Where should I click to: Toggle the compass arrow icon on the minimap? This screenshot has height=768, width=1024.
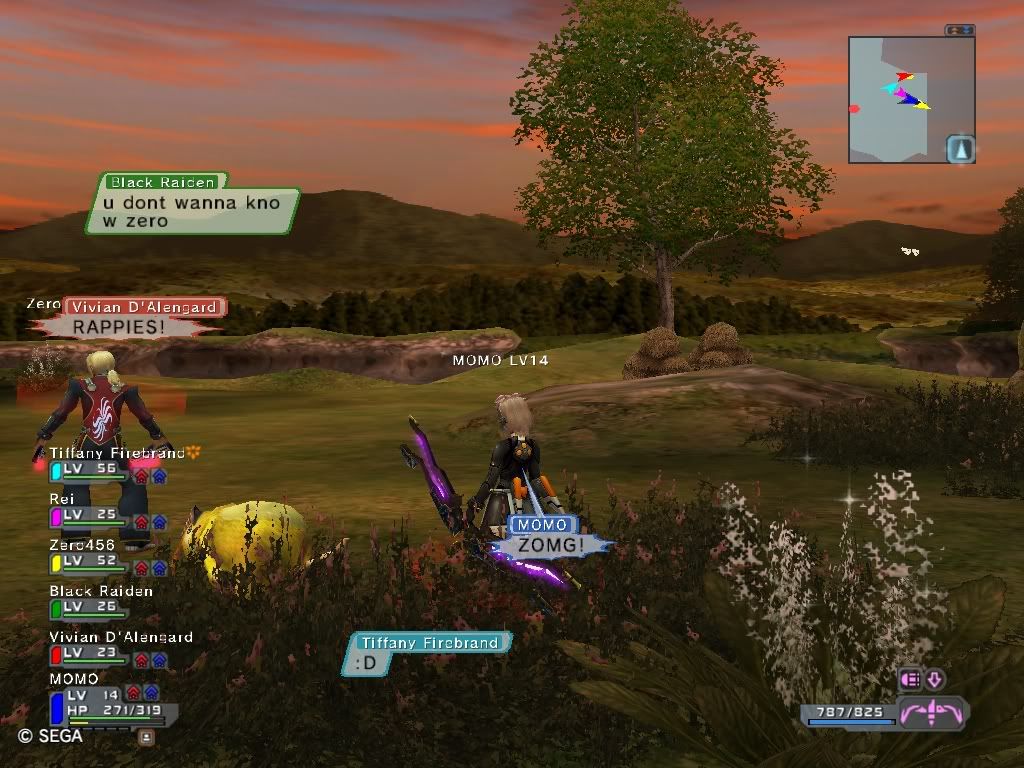[x=960, y=149]
